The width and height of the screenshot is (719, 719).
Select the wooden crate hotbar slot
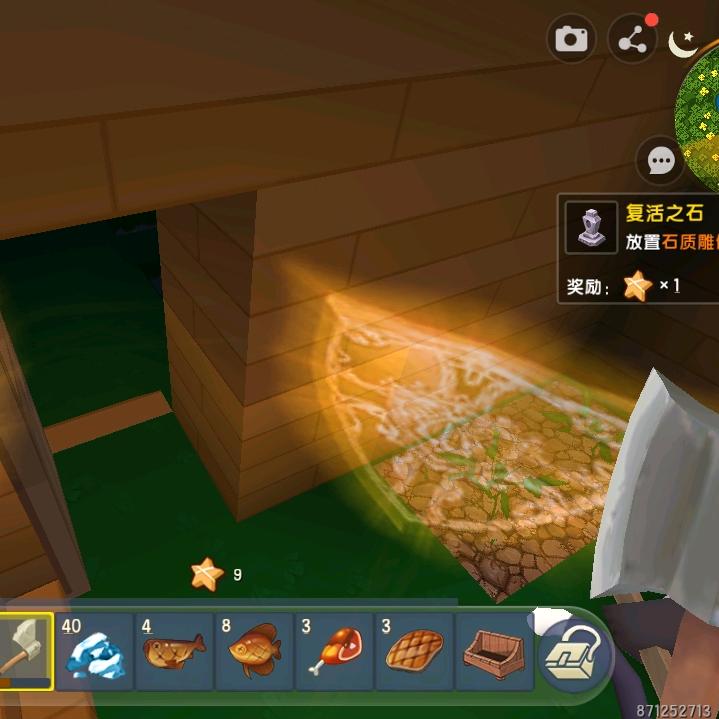click(x=494, y=652)
